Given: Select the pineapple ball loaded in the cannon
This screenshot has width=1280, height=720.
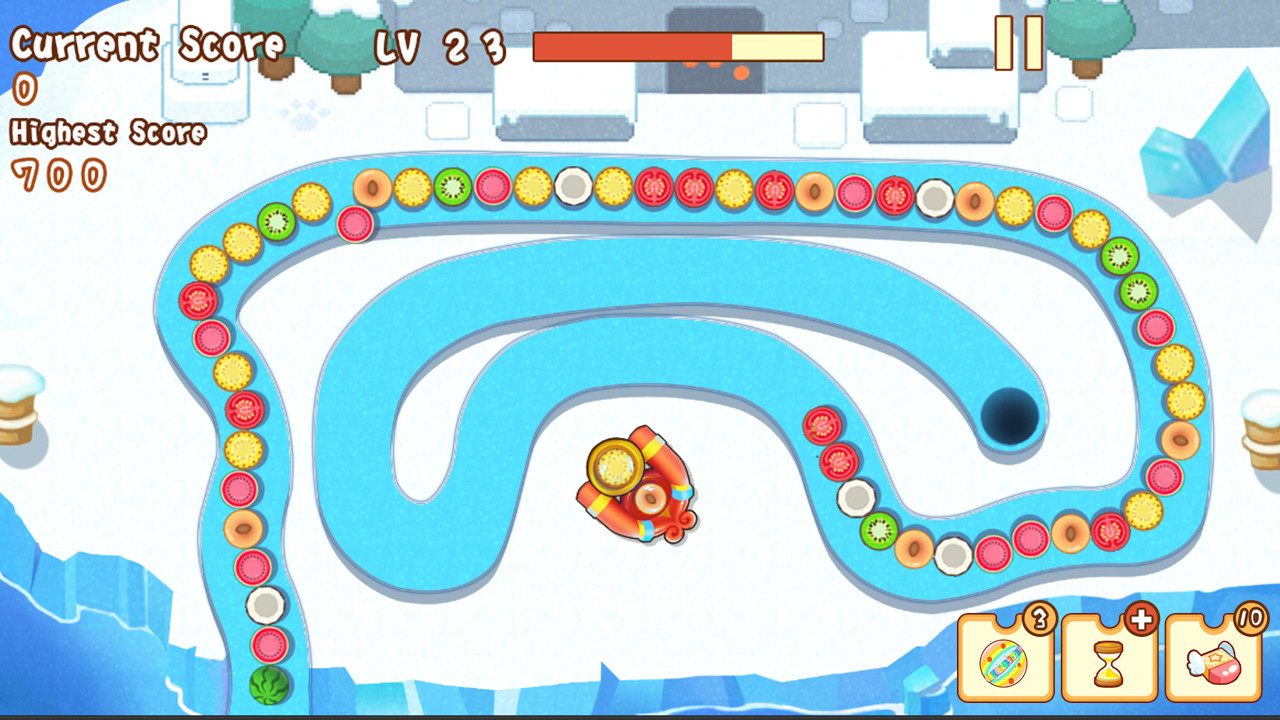Looking at the screenshot, I should click(x=614, y=465).
